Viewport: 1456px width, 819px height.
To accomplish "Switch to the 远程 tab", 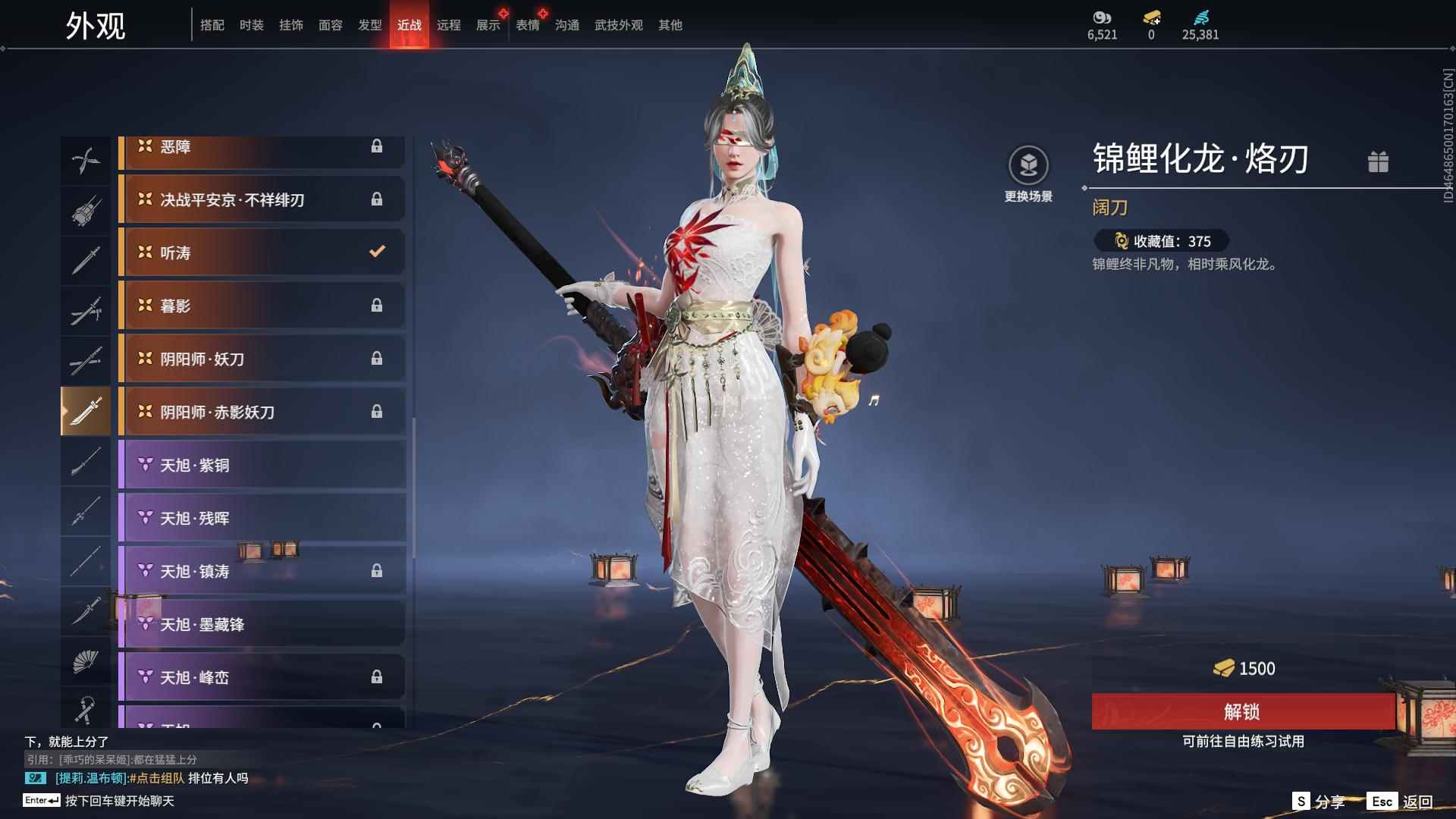I will click(449, 24).
